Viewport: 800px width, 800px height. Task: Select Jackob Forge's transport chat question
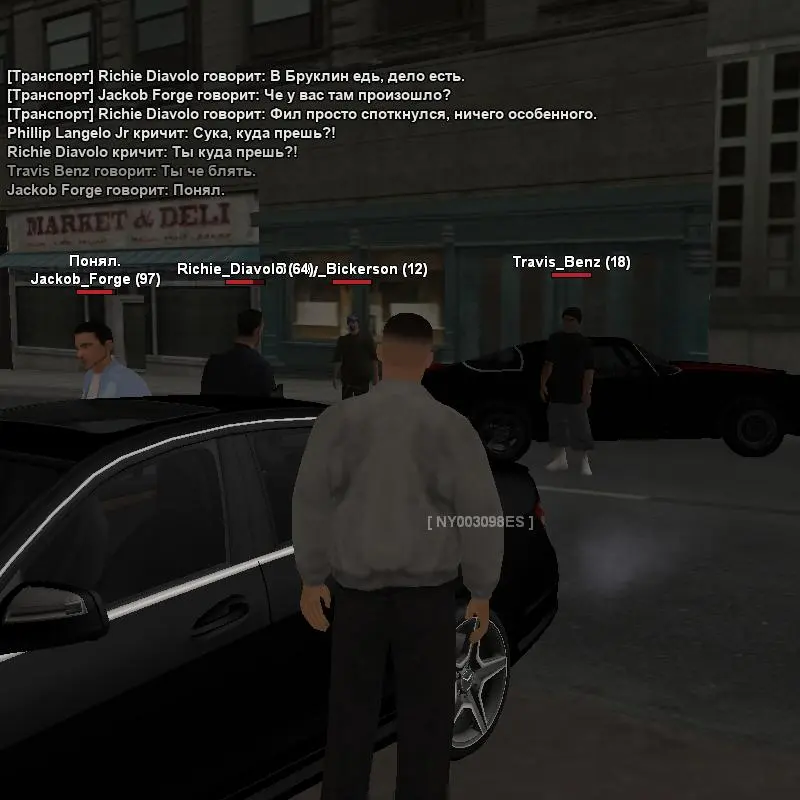229,95
